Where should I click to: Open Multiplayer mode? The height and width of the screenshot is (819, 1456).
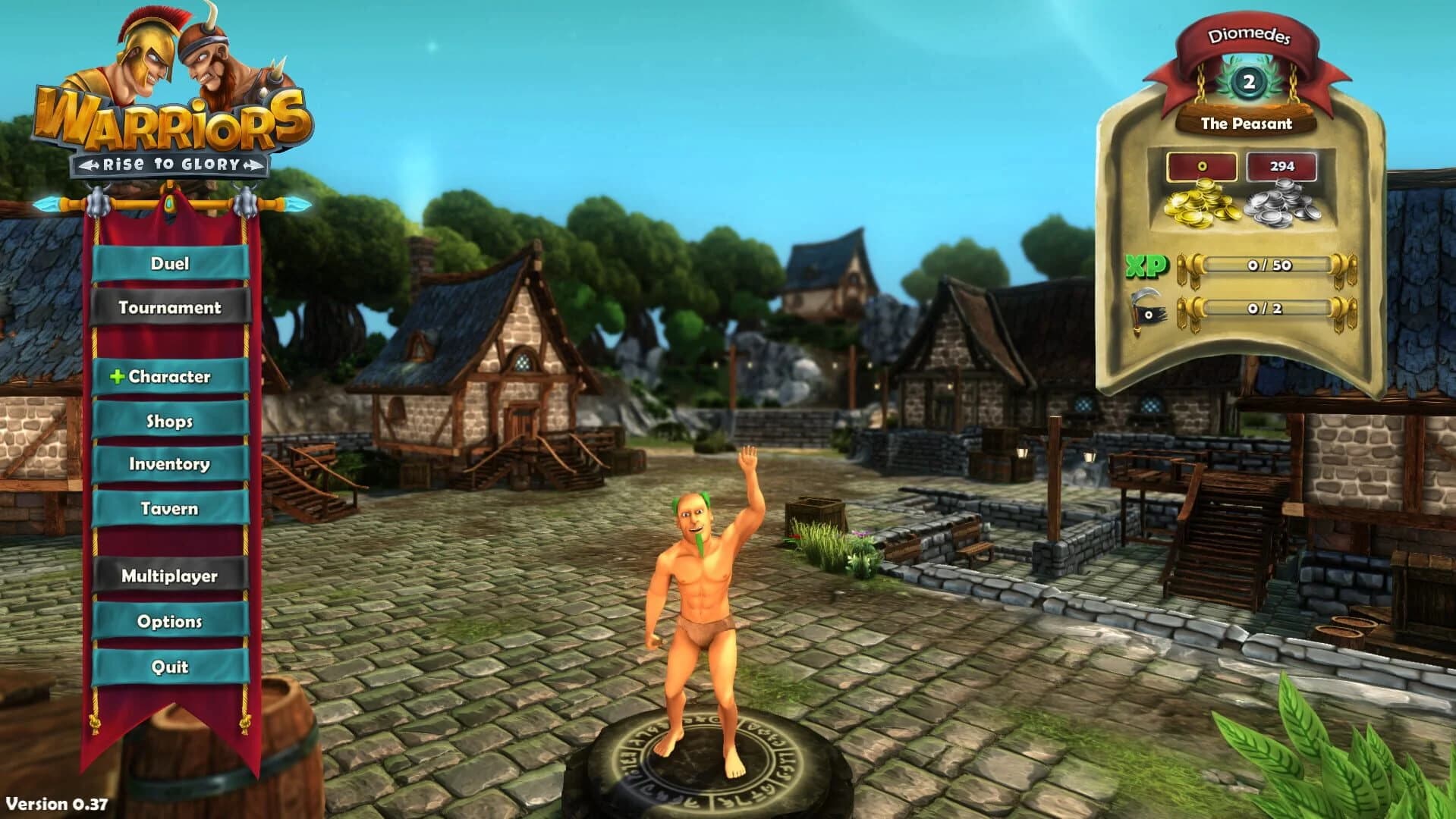[x=168, y=576]
